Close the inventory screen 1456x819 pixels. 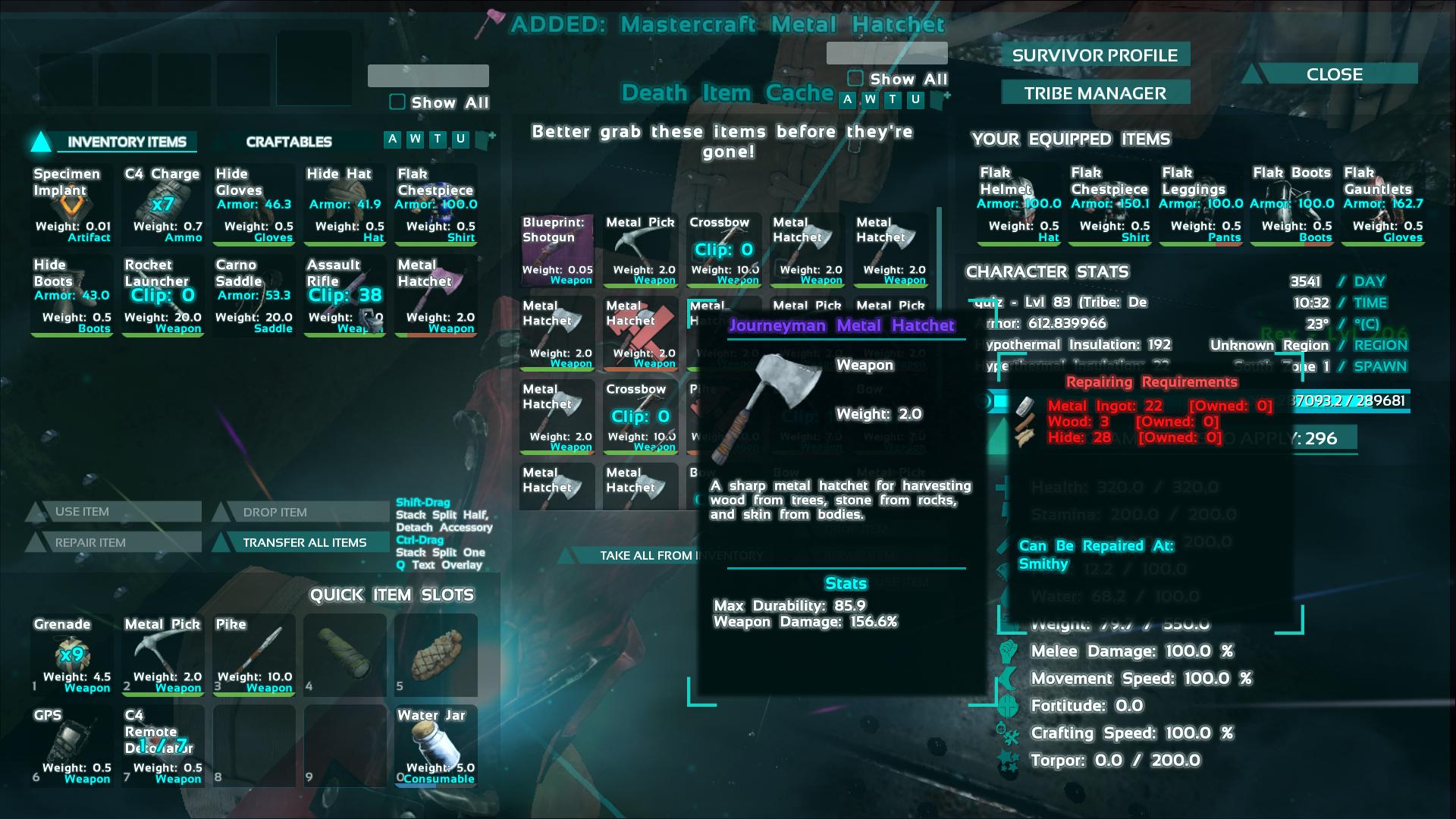point(1334,74)
